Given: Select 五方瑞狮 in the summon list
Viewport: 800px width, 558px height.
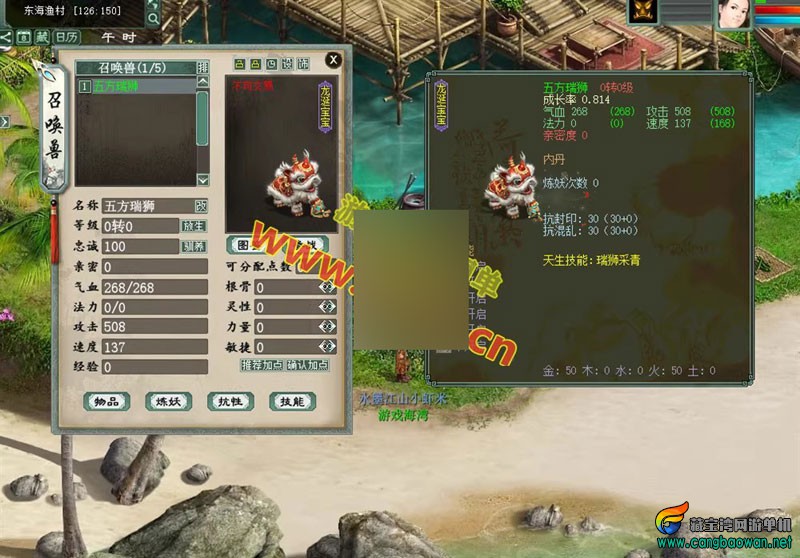Looking at the screenshot, I should [x=138, y=87].
